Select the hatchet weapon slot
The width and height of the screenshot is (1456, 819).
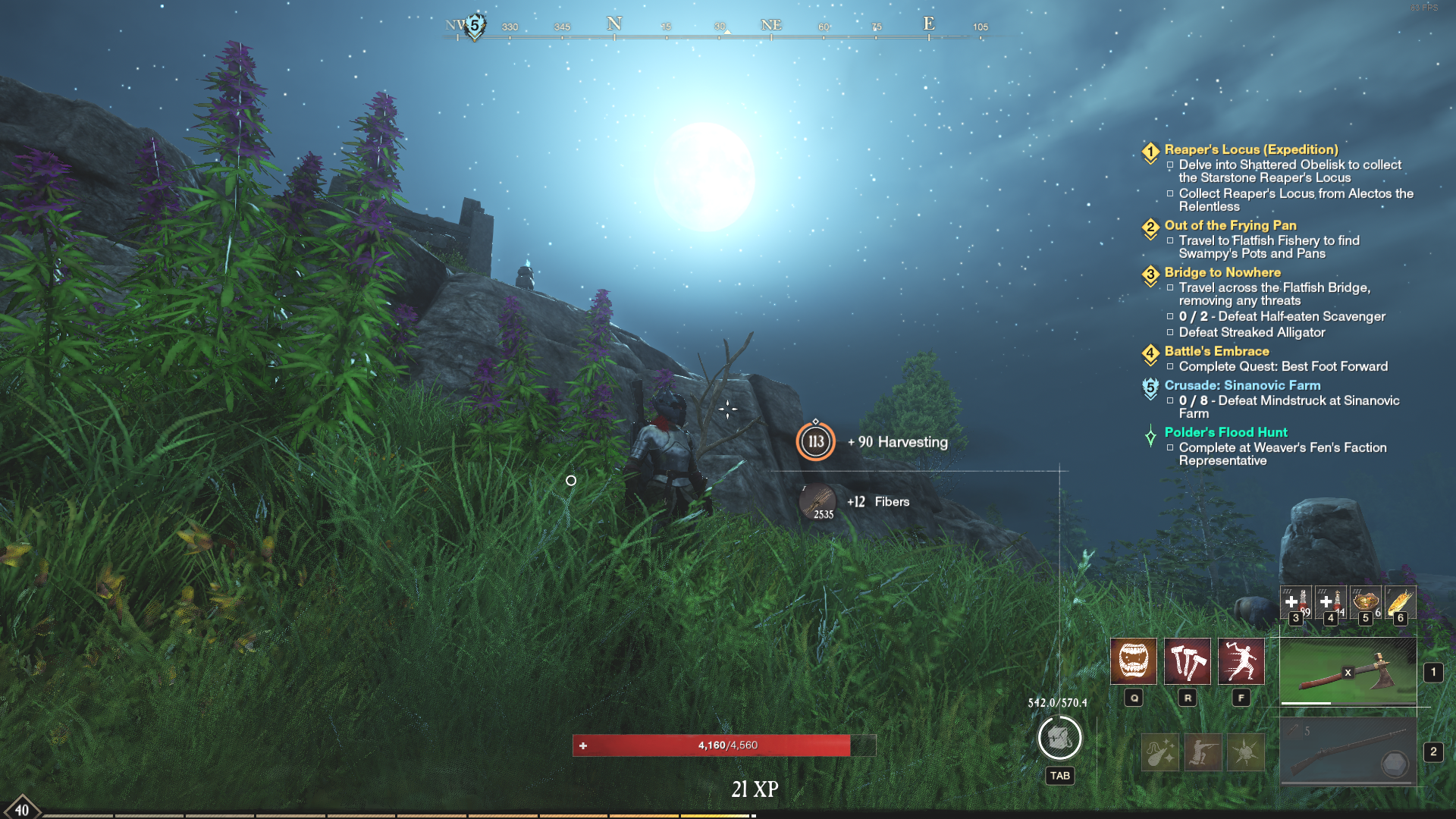point(1348,672)
